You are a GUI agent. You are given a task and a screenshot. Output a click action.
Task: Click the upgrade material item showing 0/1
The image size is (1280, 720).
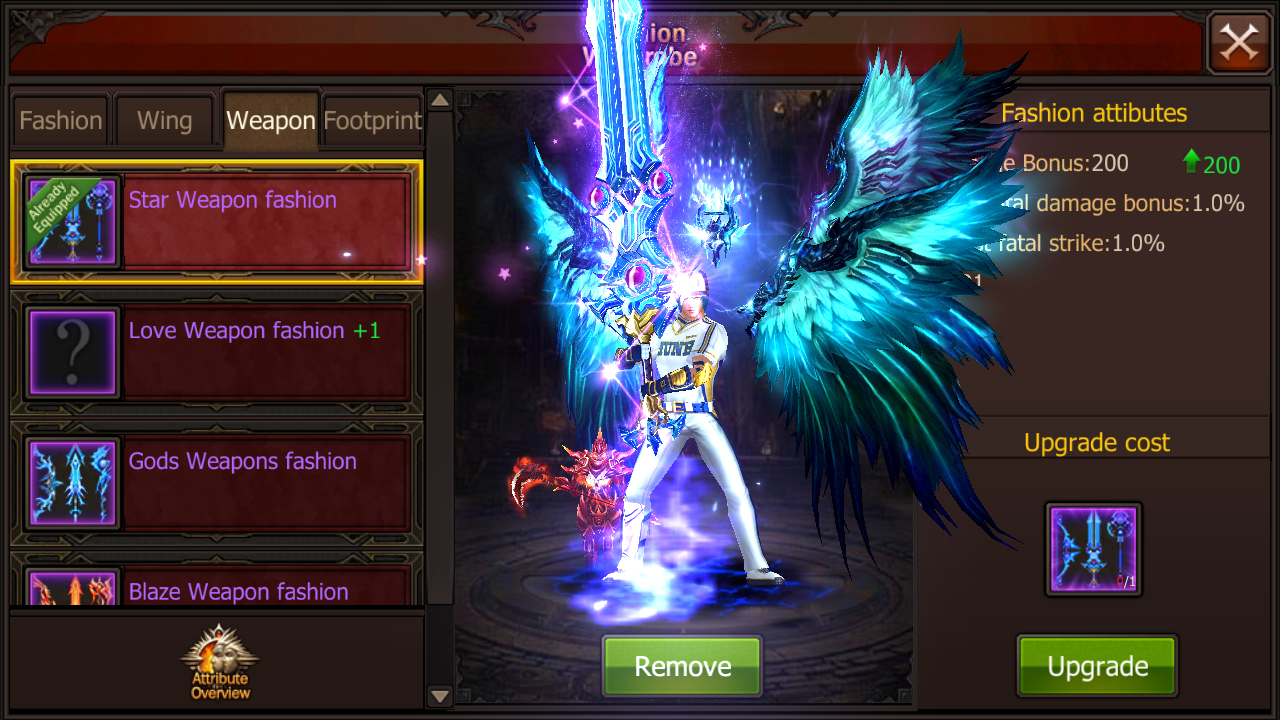click(1093, 548)
